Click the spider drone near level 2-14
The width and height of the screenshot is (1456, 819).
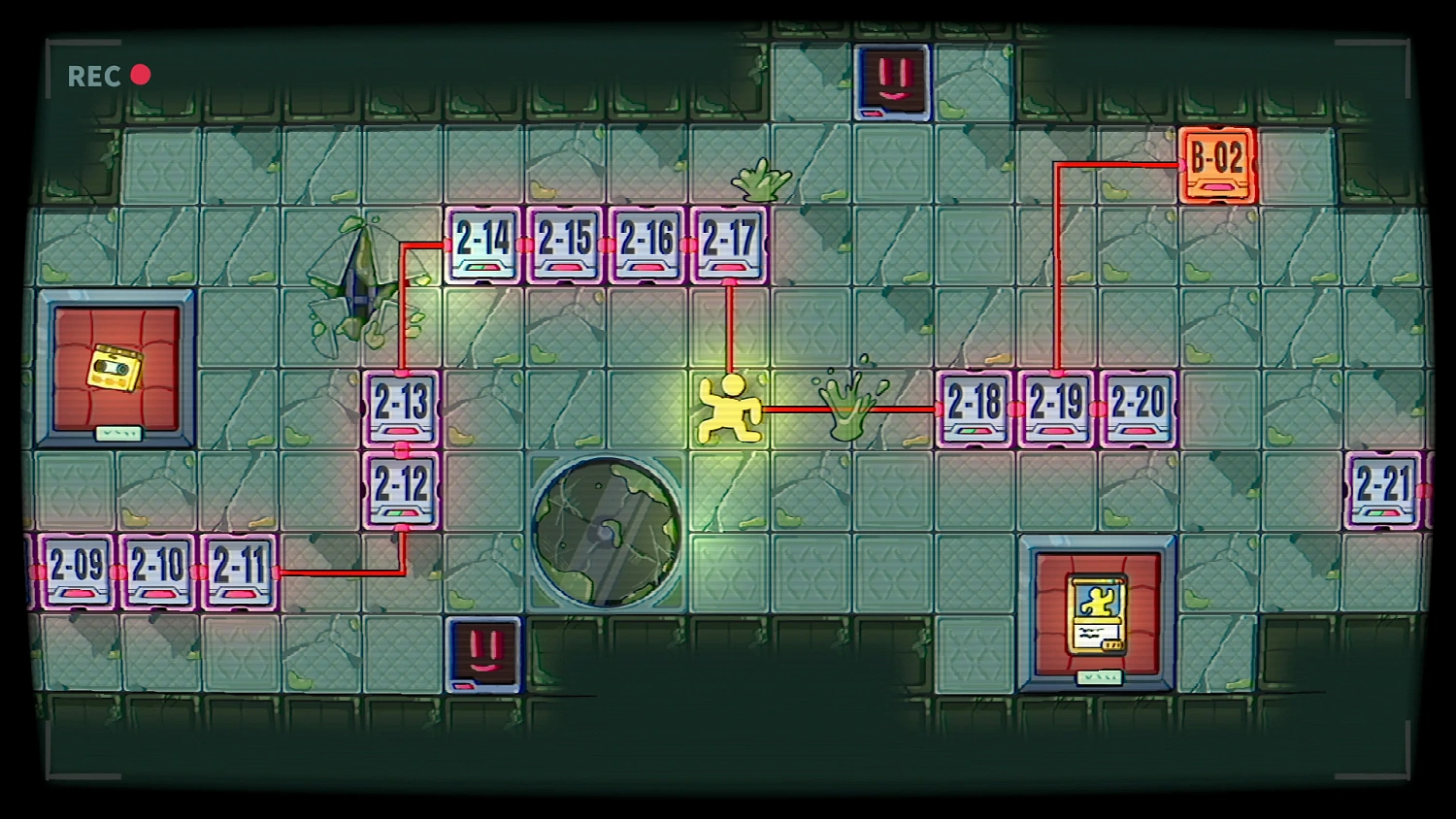tap(359, 281)
